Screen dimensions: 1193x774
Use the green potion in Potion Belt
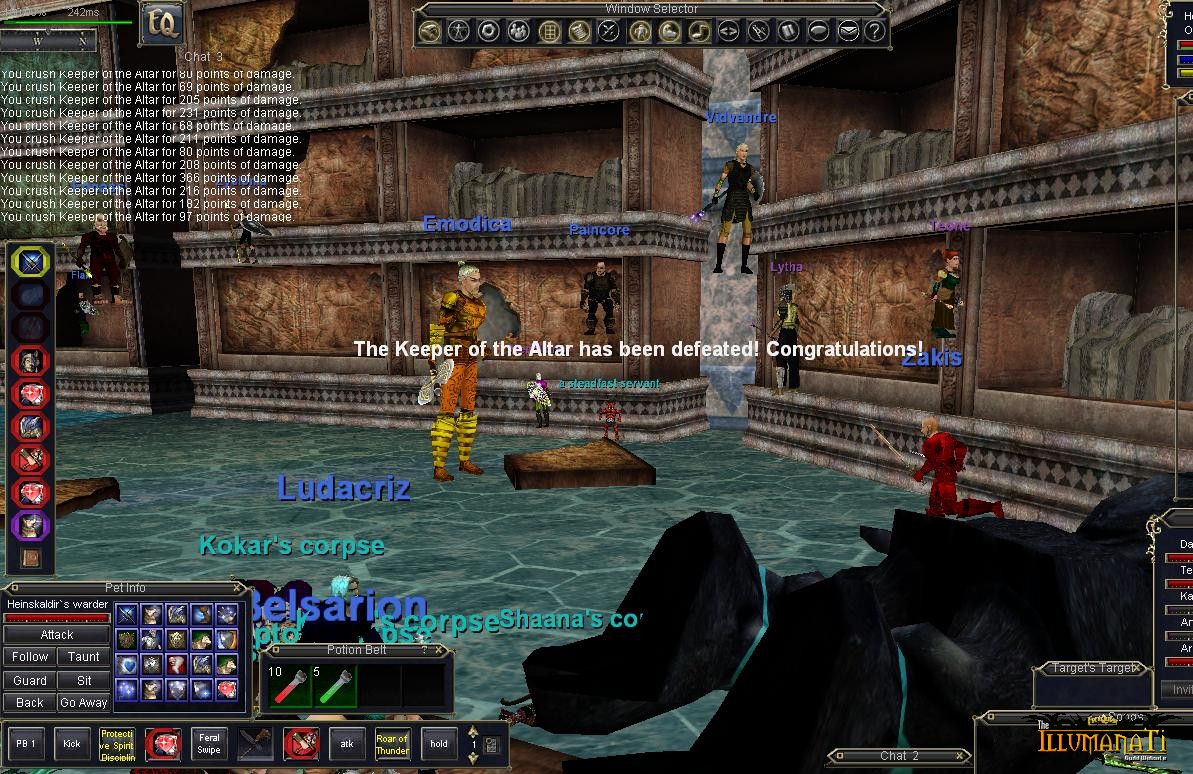click(335, 686)
